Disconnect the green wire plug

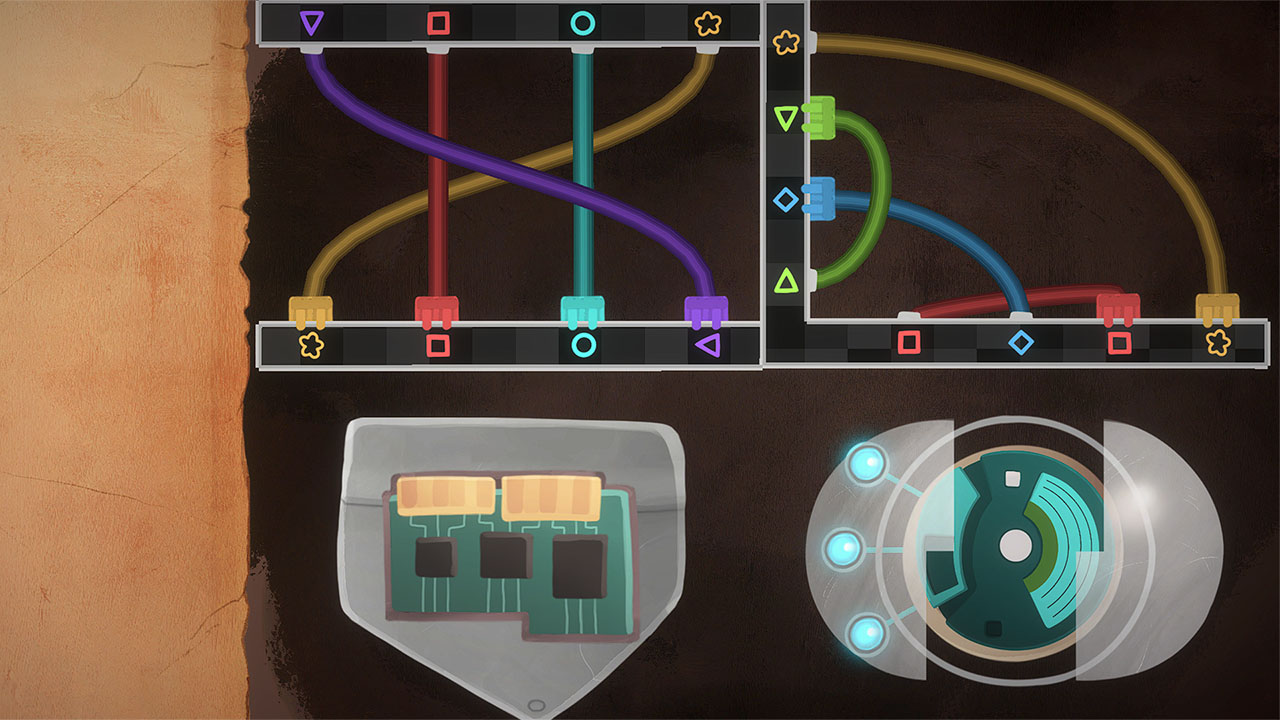pos(818,116)
